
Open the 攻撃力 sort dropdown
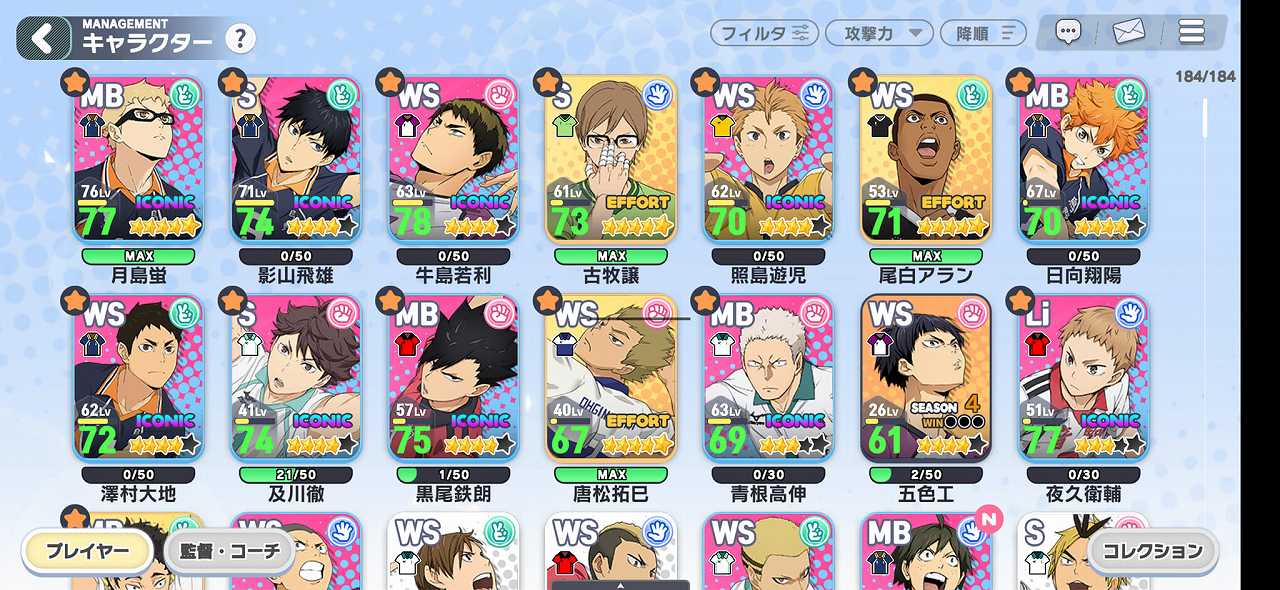click(x=879, y=33)
